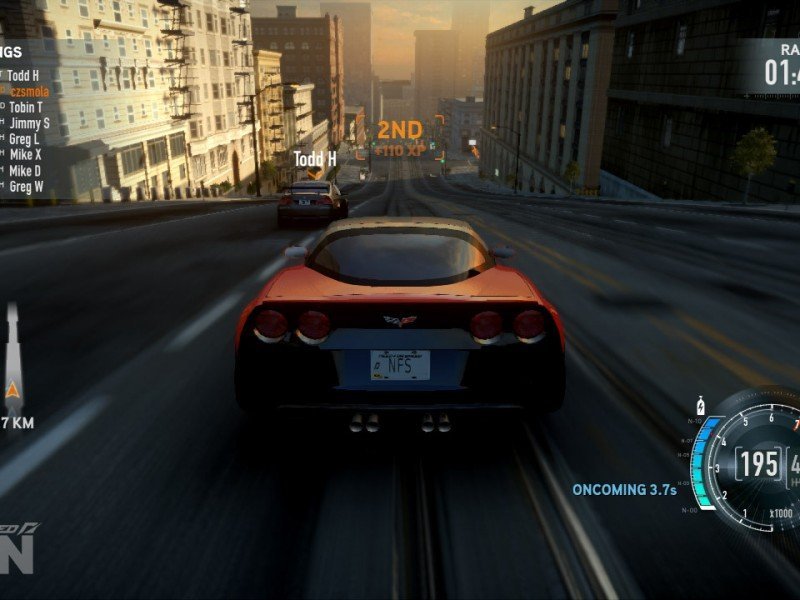Click Greg W in the standings

click(x=26, y=187)
